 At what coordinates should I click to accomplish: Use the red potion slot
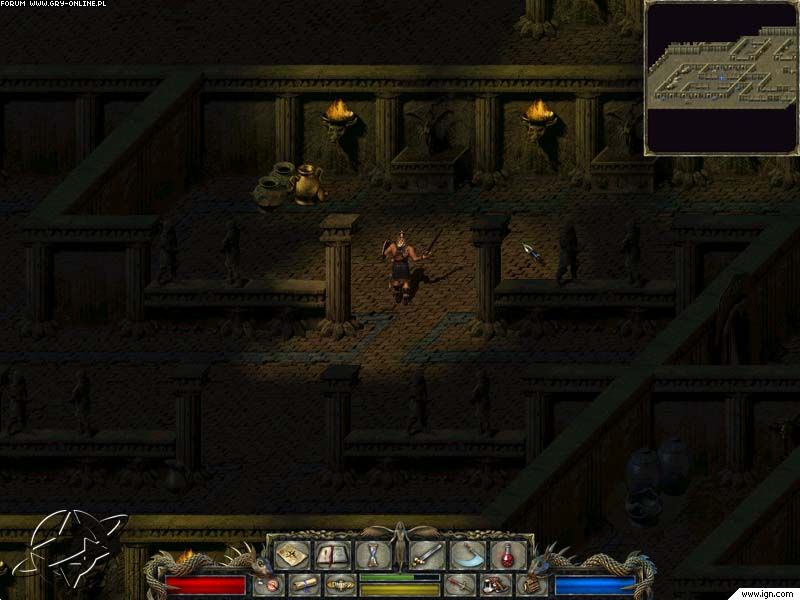(508, 554)
